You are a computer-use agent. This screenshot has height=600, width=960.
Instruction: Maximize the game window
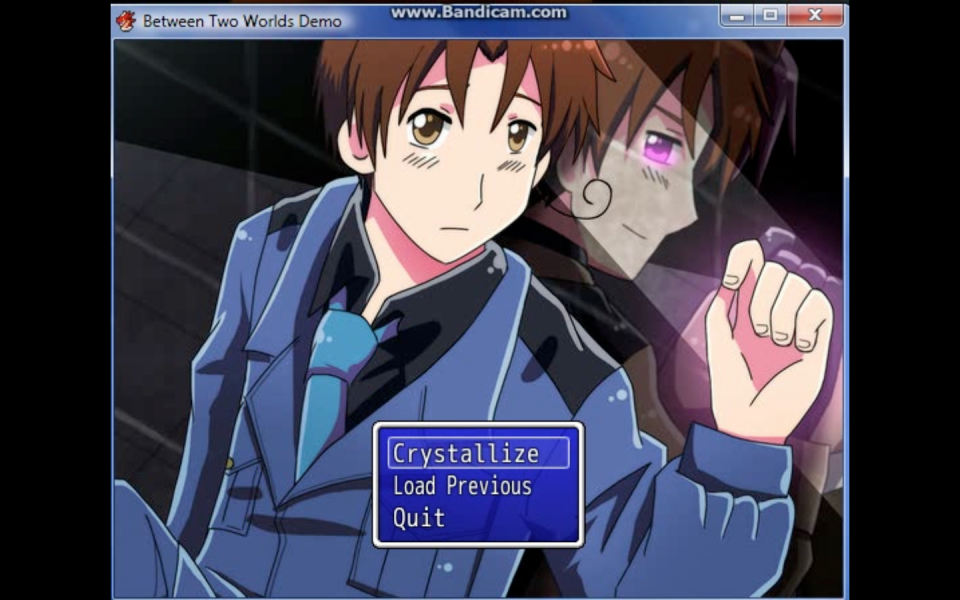tap(770, 16)
